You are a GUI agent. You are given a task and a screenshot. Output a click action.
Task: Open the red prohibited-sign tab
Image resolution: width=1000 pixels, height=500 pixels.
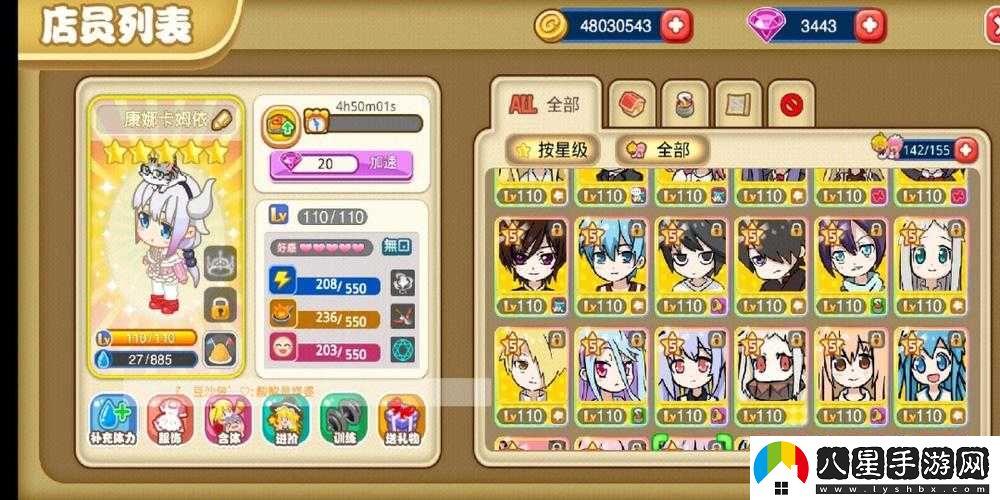(x=791, y=103)
